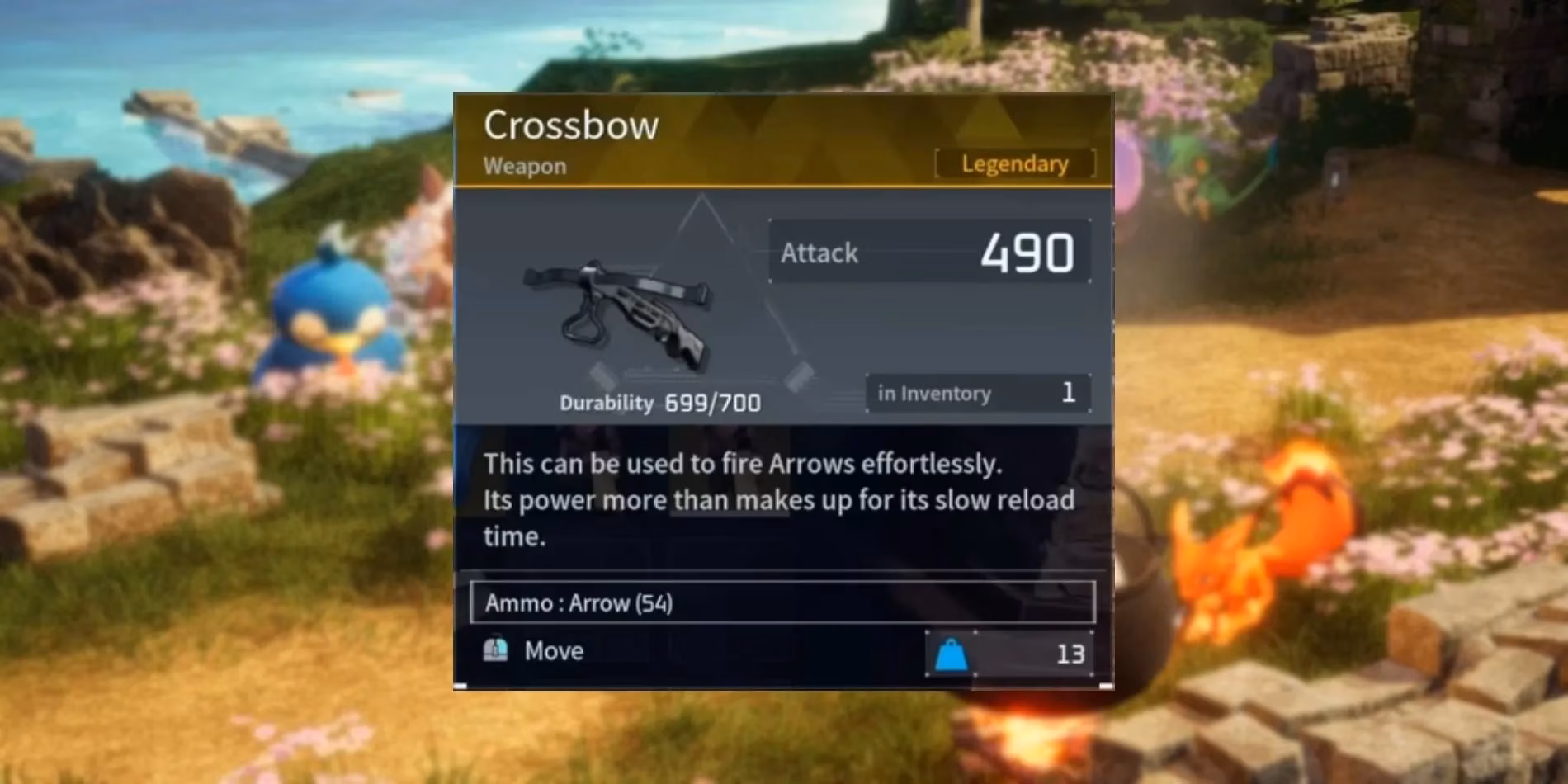Choose the Move action label
The image size is (1568, 784).
coord(554,651)
